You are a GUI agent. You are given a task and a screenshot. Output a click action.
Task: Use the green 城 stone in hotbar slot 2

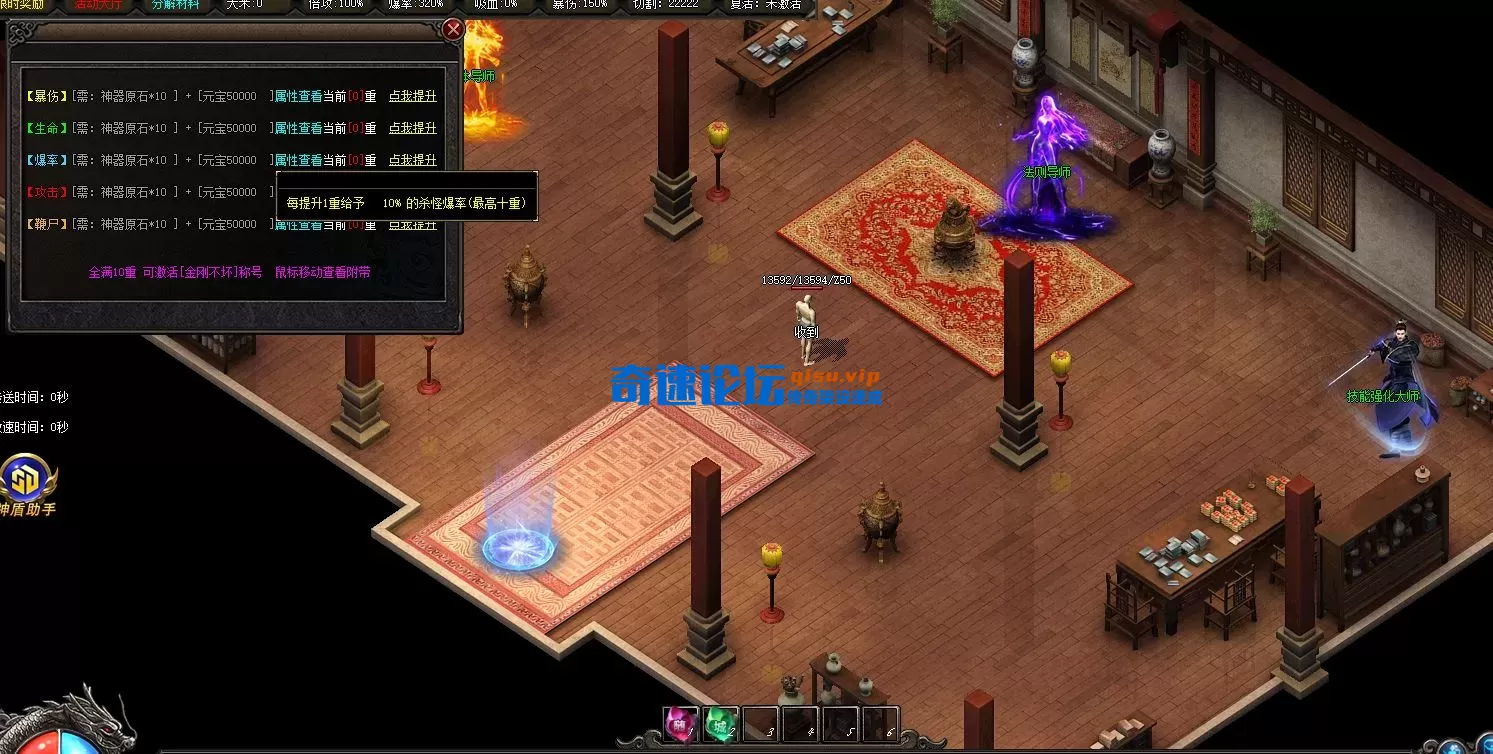pos(720,724)
